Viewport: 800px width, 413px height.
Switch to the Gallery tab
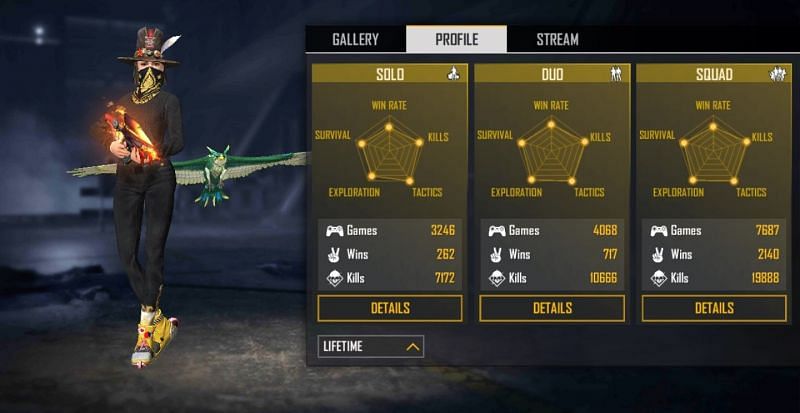[355, 40]
